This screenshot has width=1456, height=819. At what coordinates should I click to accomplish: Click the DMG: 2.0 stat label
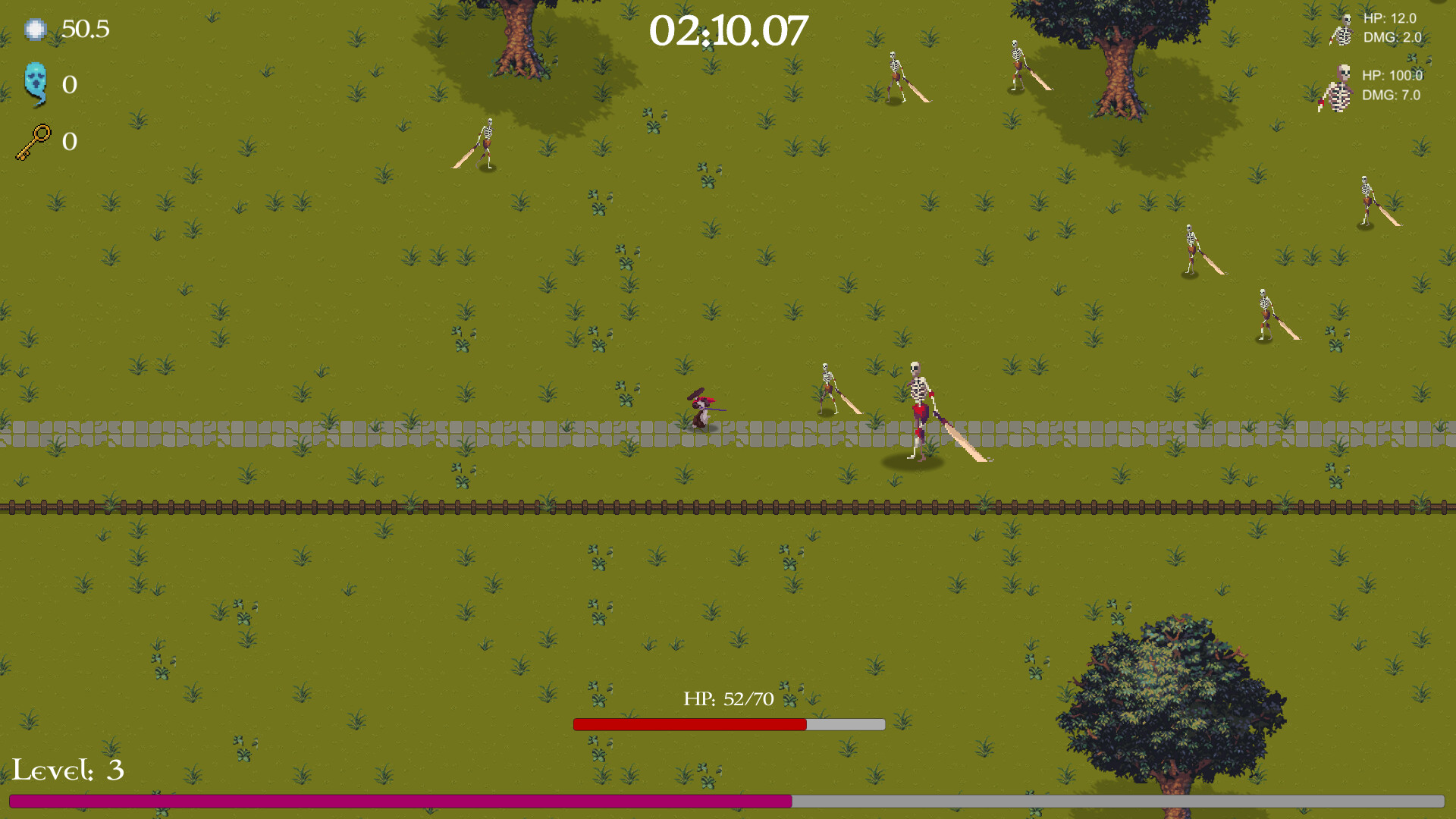tap(1395, 37)
